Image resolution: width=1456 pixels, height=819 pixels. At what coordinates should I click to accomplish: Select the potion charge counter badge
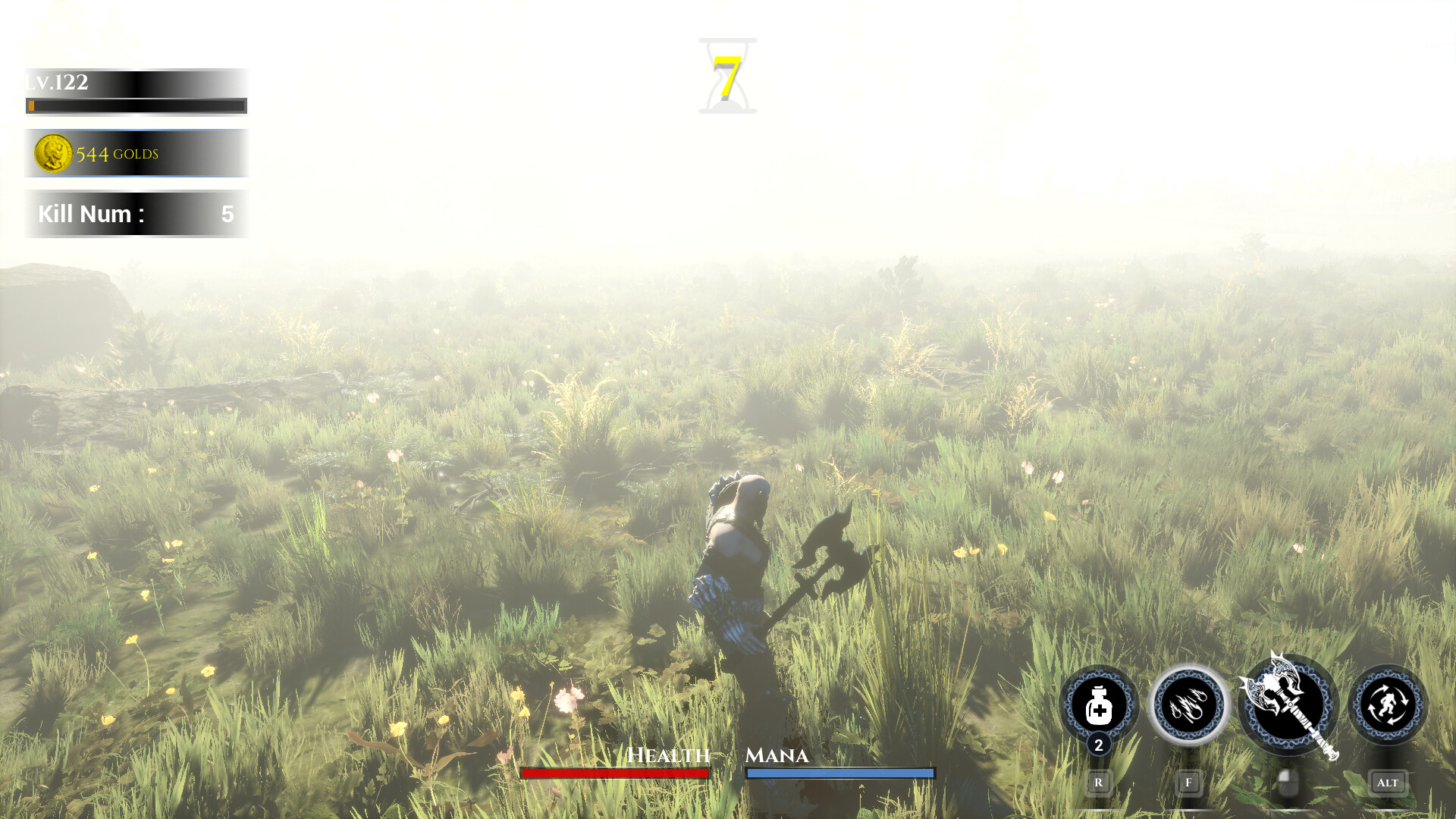(1097, 745)
